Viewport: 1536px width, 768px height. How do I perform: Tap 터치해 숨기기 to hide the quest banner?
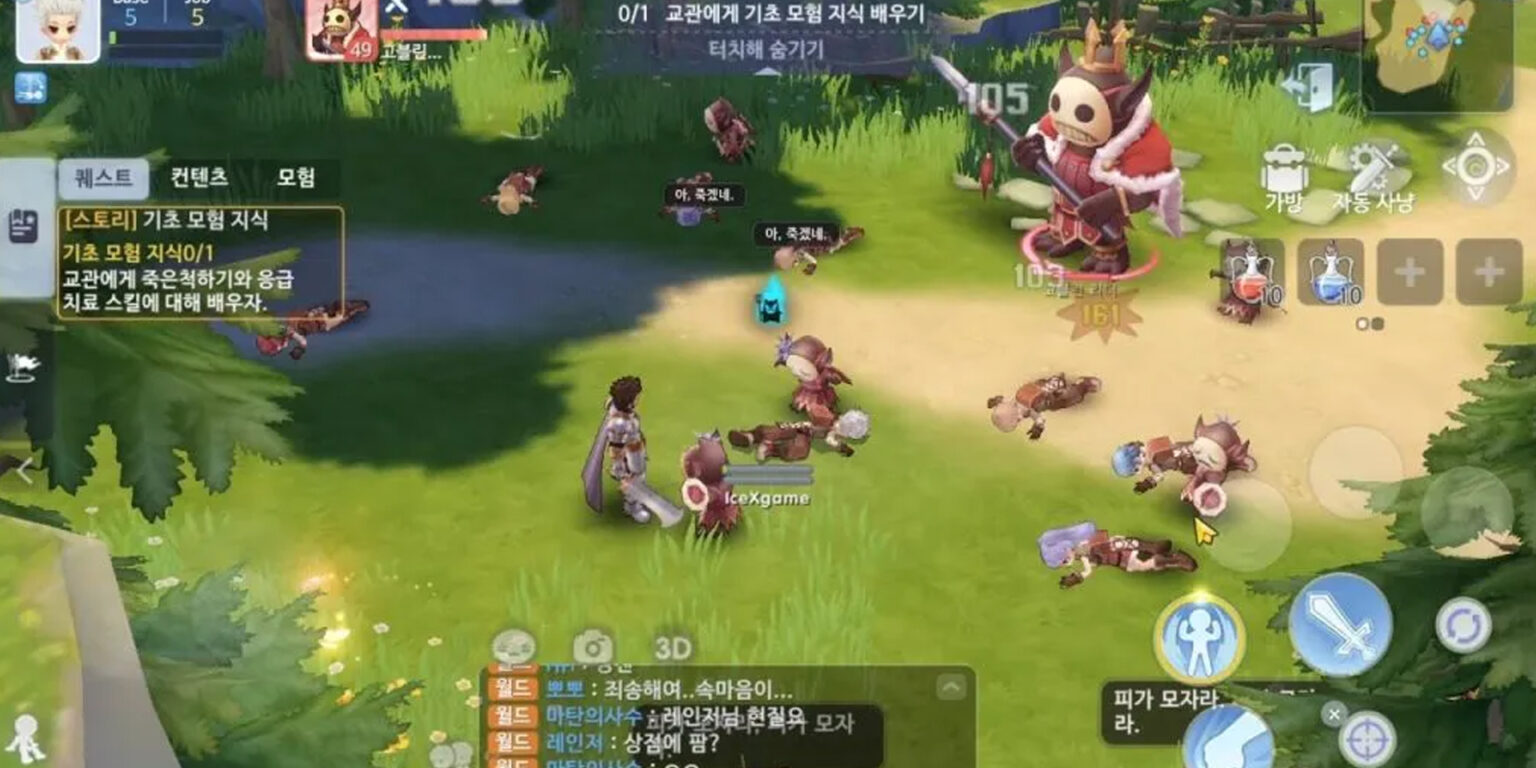tap(768, 46)
